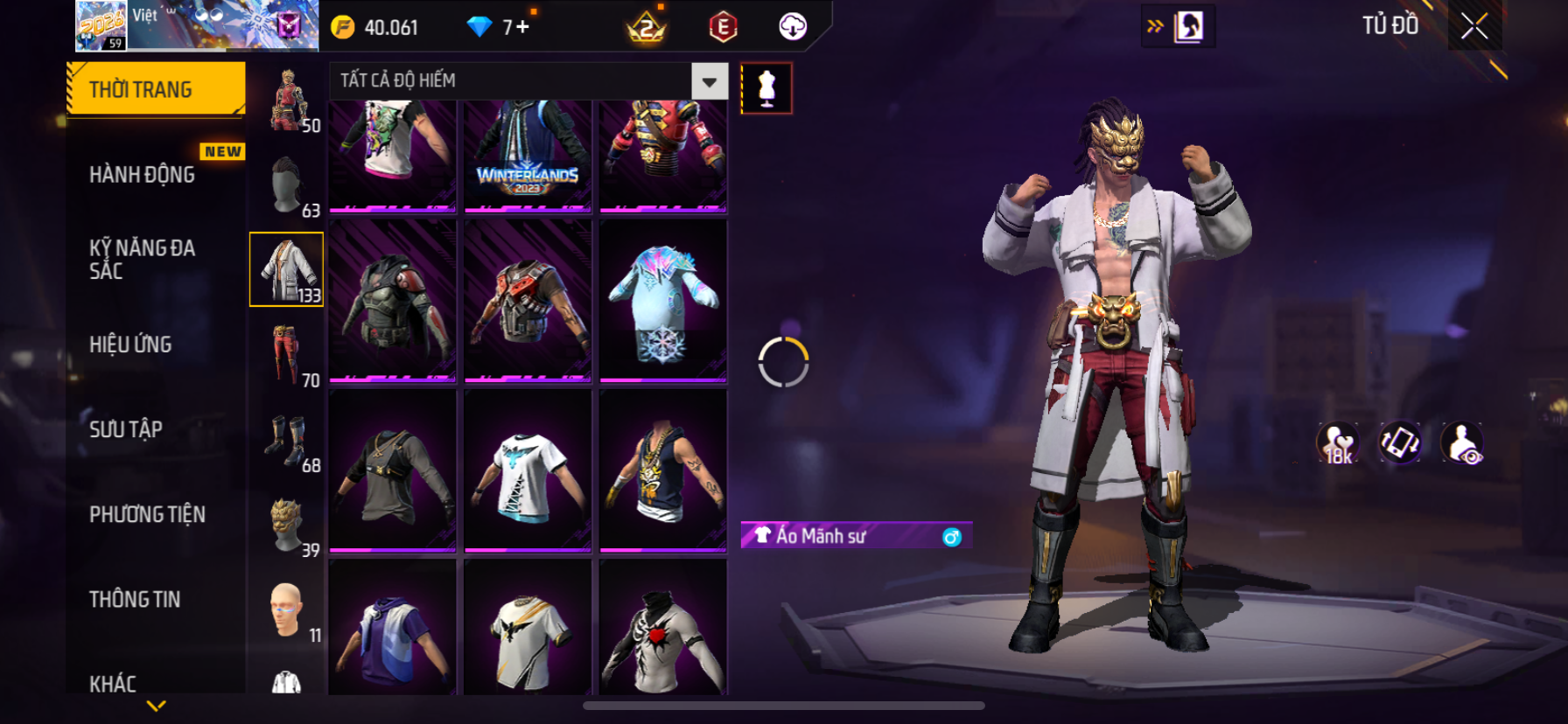Expand the Tất Cả Độ Hiếm rarity dropdown
The height and width of the screenshot is (724, 1568).
click(709, 81)
